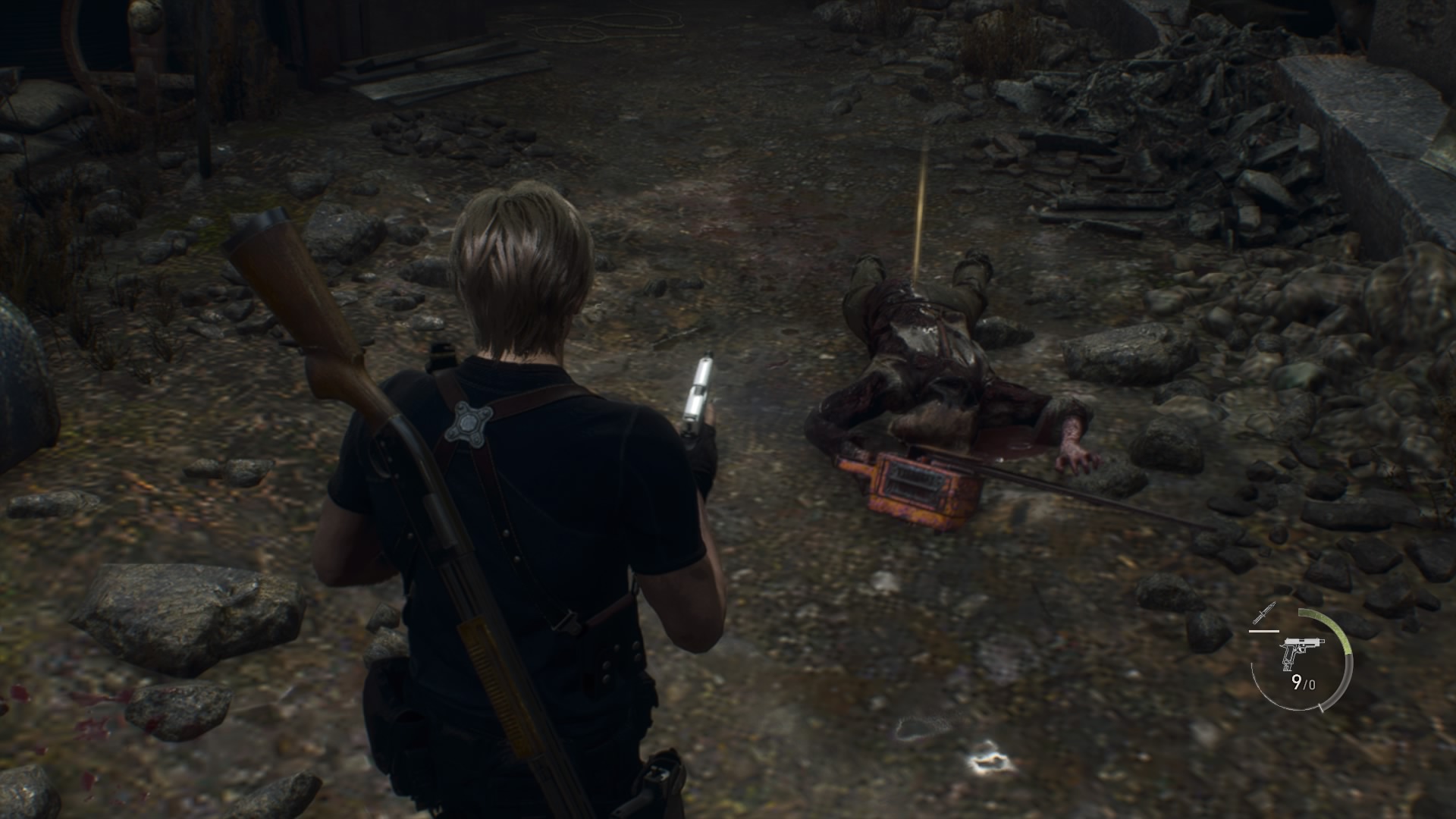Click the combat knife icon
The image size is (1456, 819).
[1264, 613]
